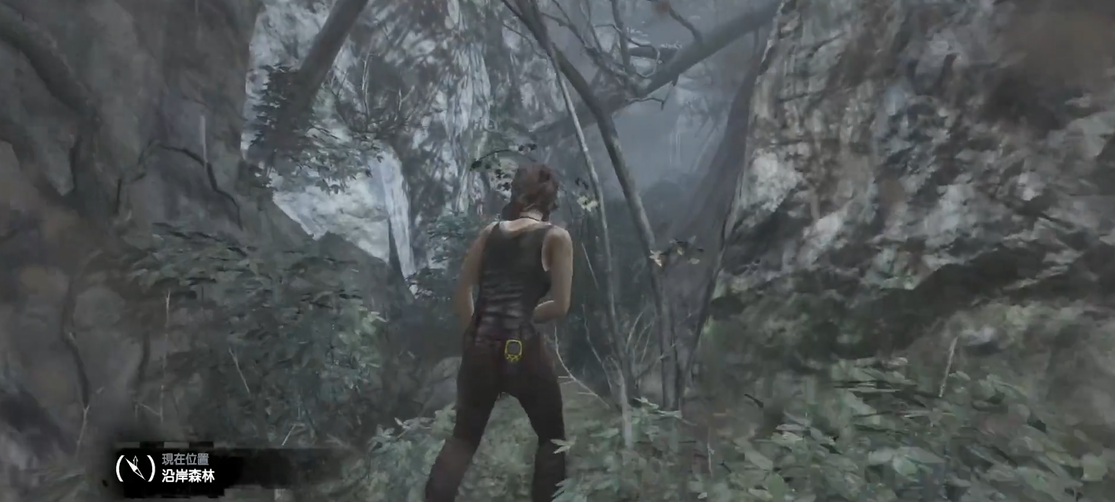Click the 沿岸森林 current location indicator

click(188, 474)
